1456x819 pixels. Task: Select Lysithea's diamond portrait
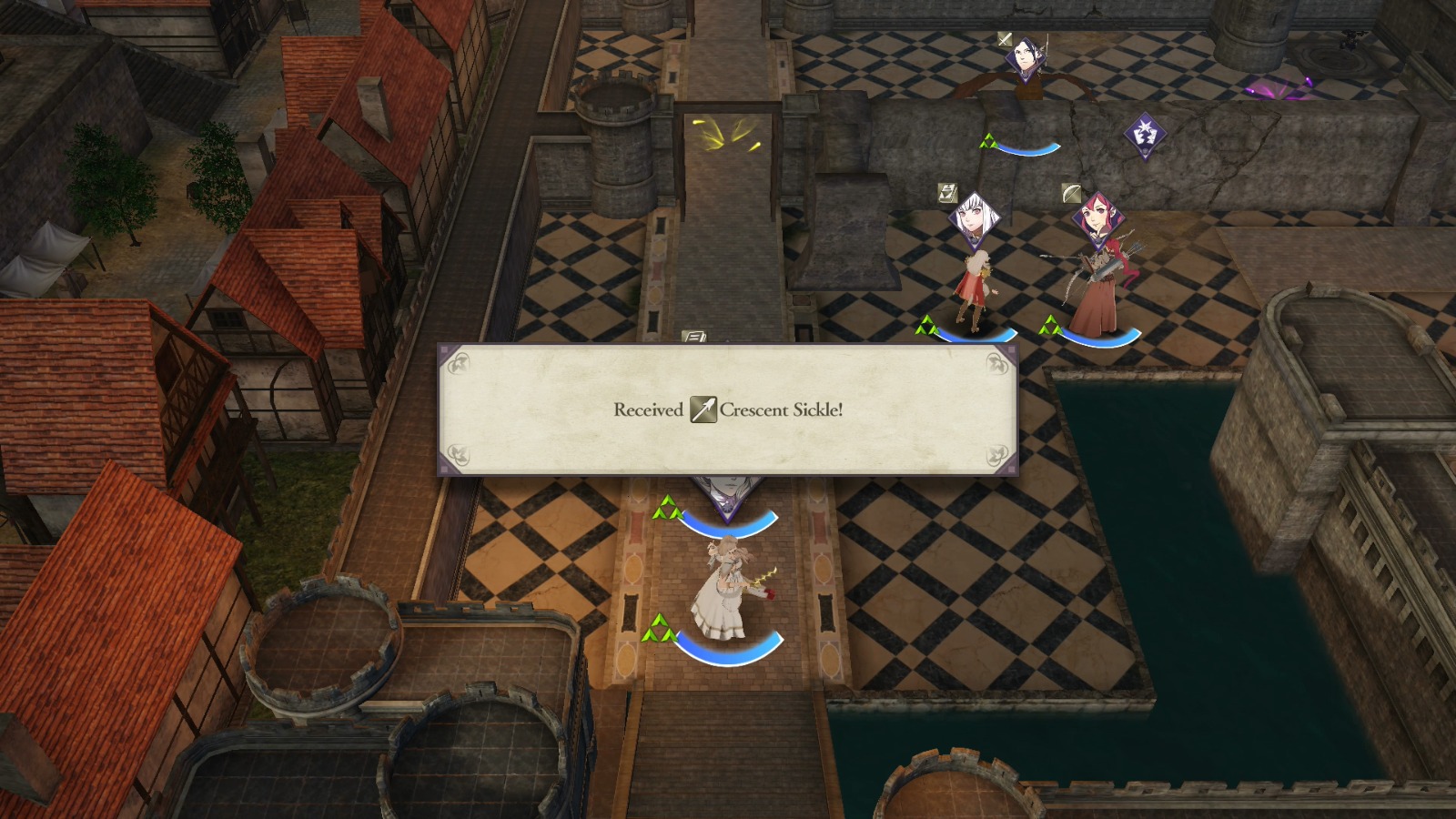[x=976, y=220]
